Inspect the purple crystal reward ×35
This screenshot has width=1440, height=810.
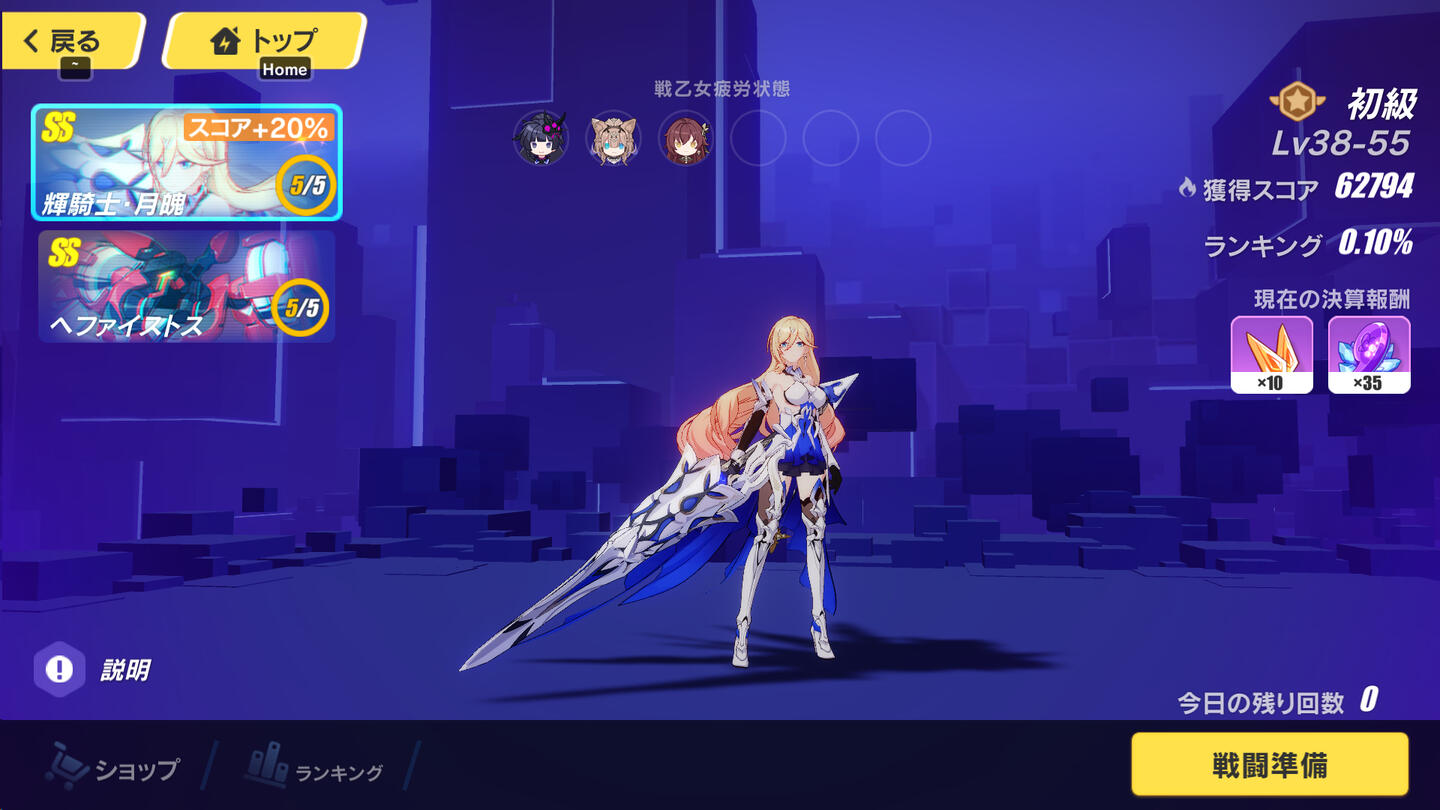(1369, 354)
